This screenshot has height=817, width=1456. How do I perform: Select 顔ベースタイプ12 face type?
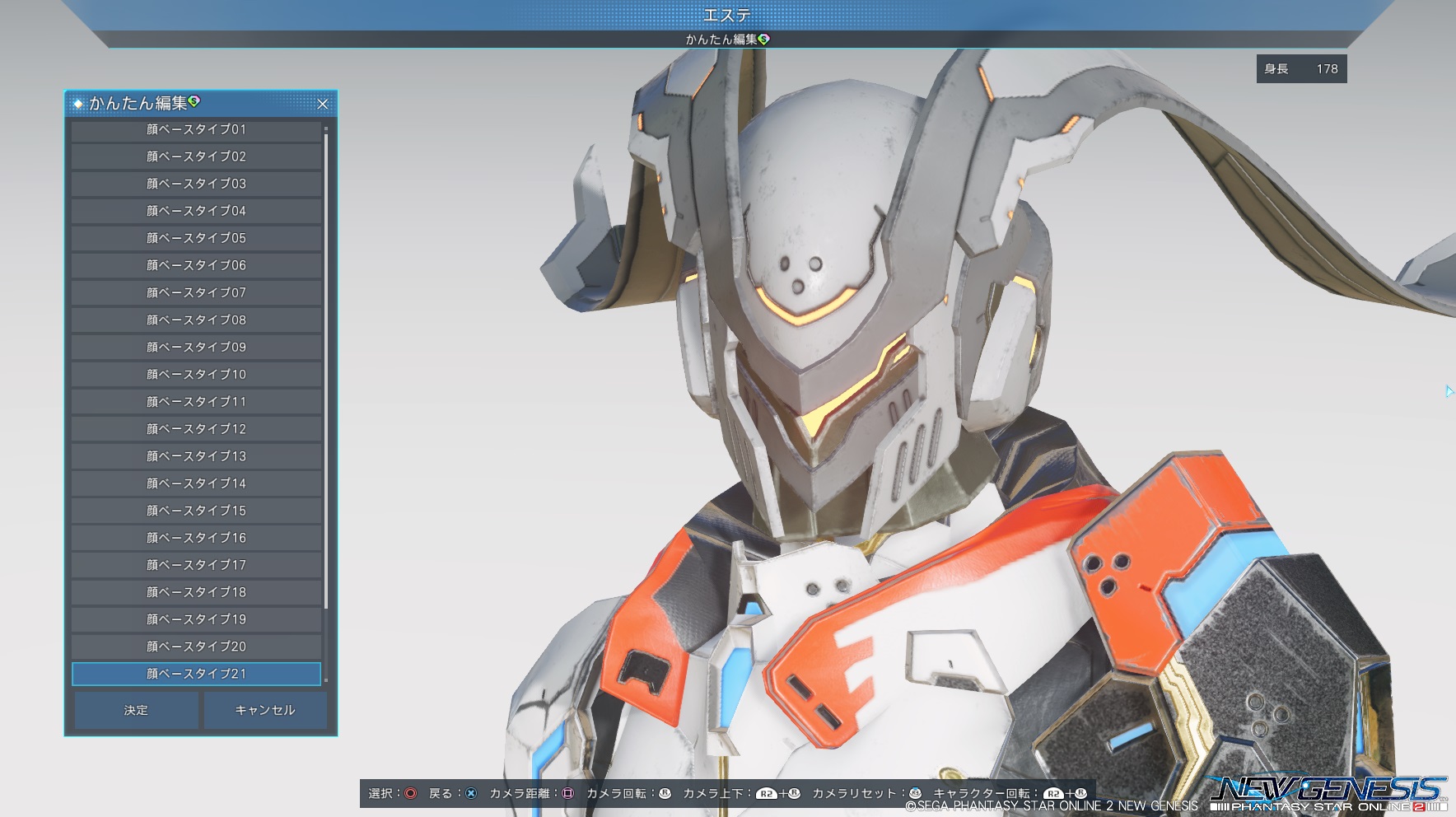coord(196,428)
